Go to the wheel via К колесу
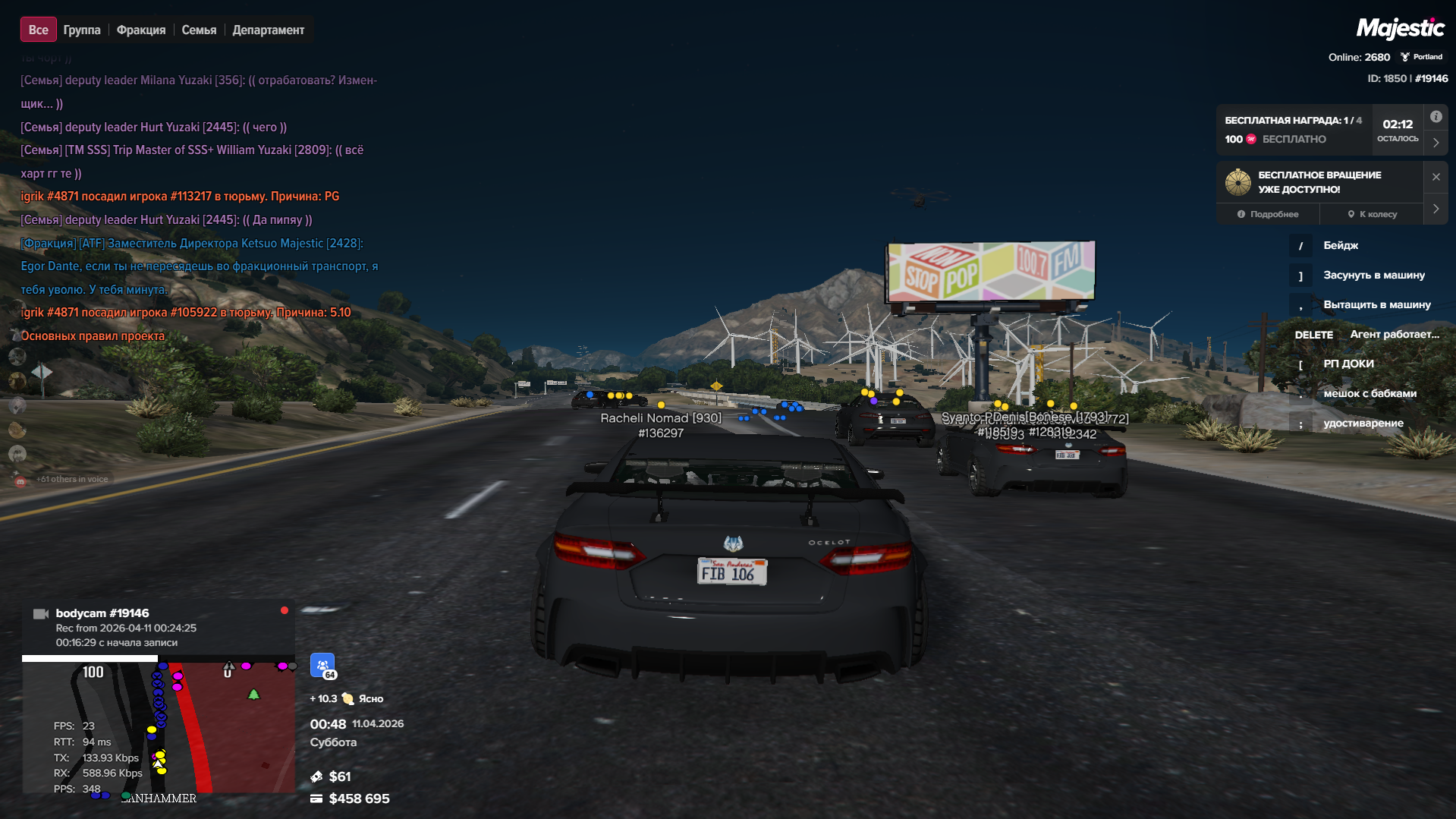The image size is (1456, 819). tap(1373, 214)
